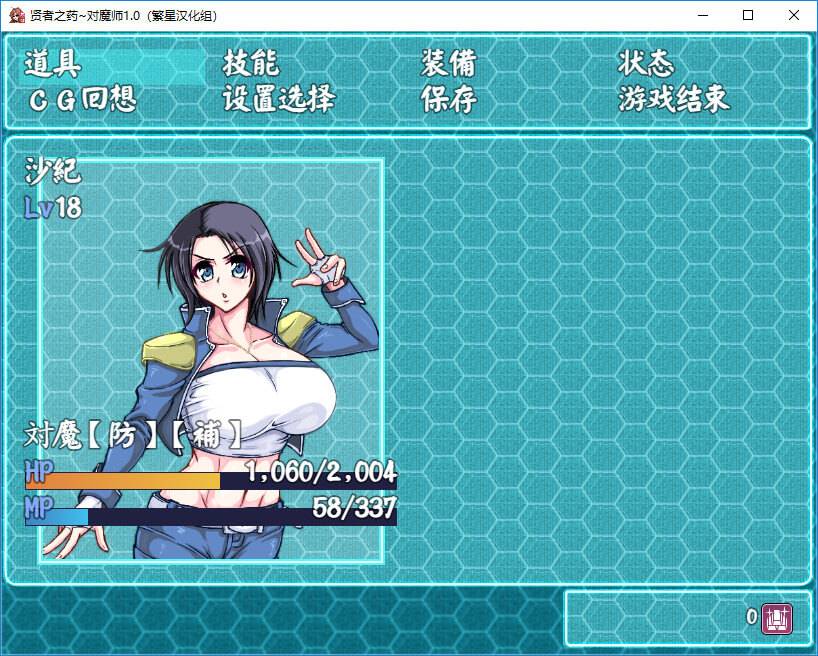Open the 道具 items menu
Image resolution: width=818 pixels, height=656 pixels.
52,65
